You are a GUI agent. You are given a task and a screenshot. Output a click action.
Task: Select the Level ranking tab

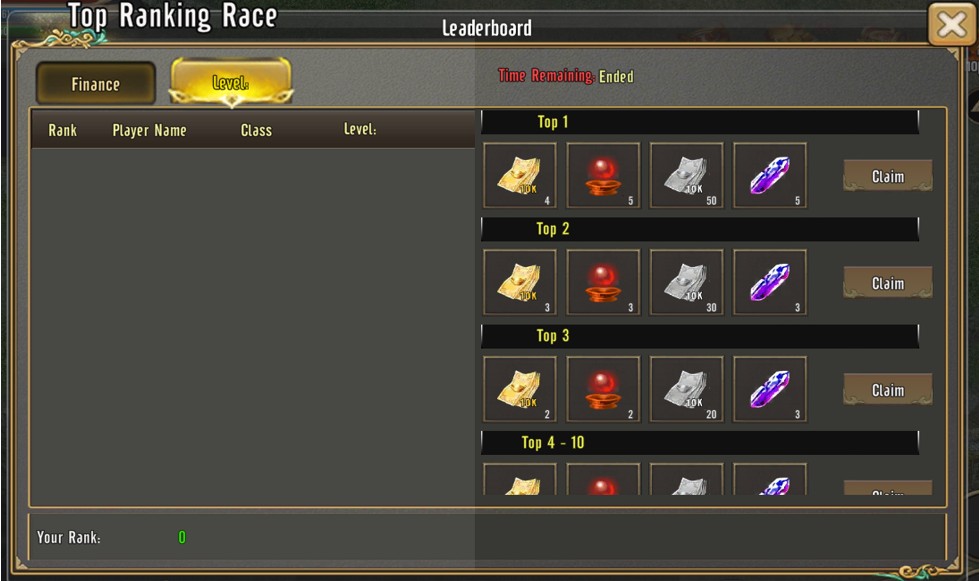(231, 83)
